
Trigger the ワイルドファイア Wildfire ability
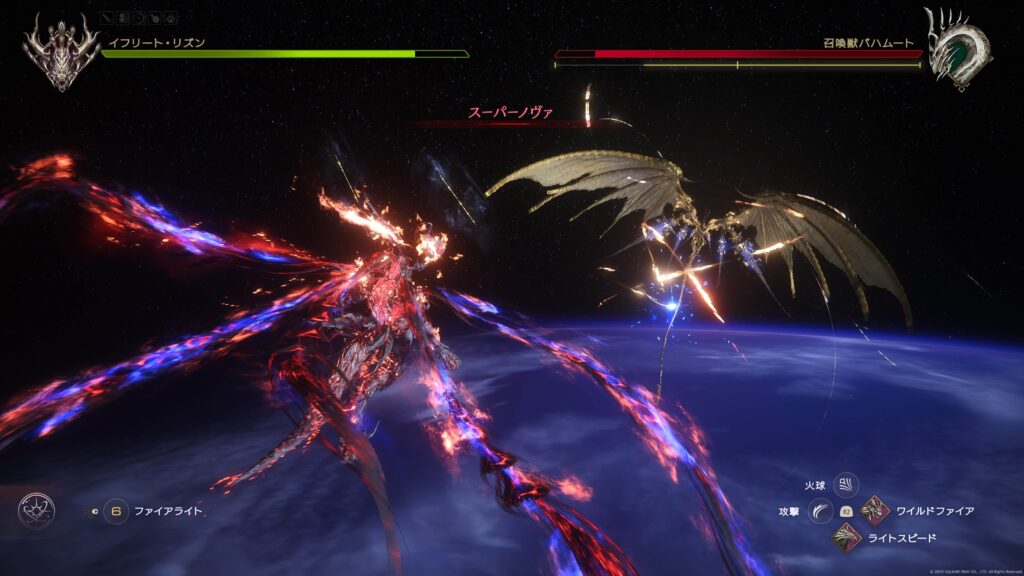(x=875, y=511)
